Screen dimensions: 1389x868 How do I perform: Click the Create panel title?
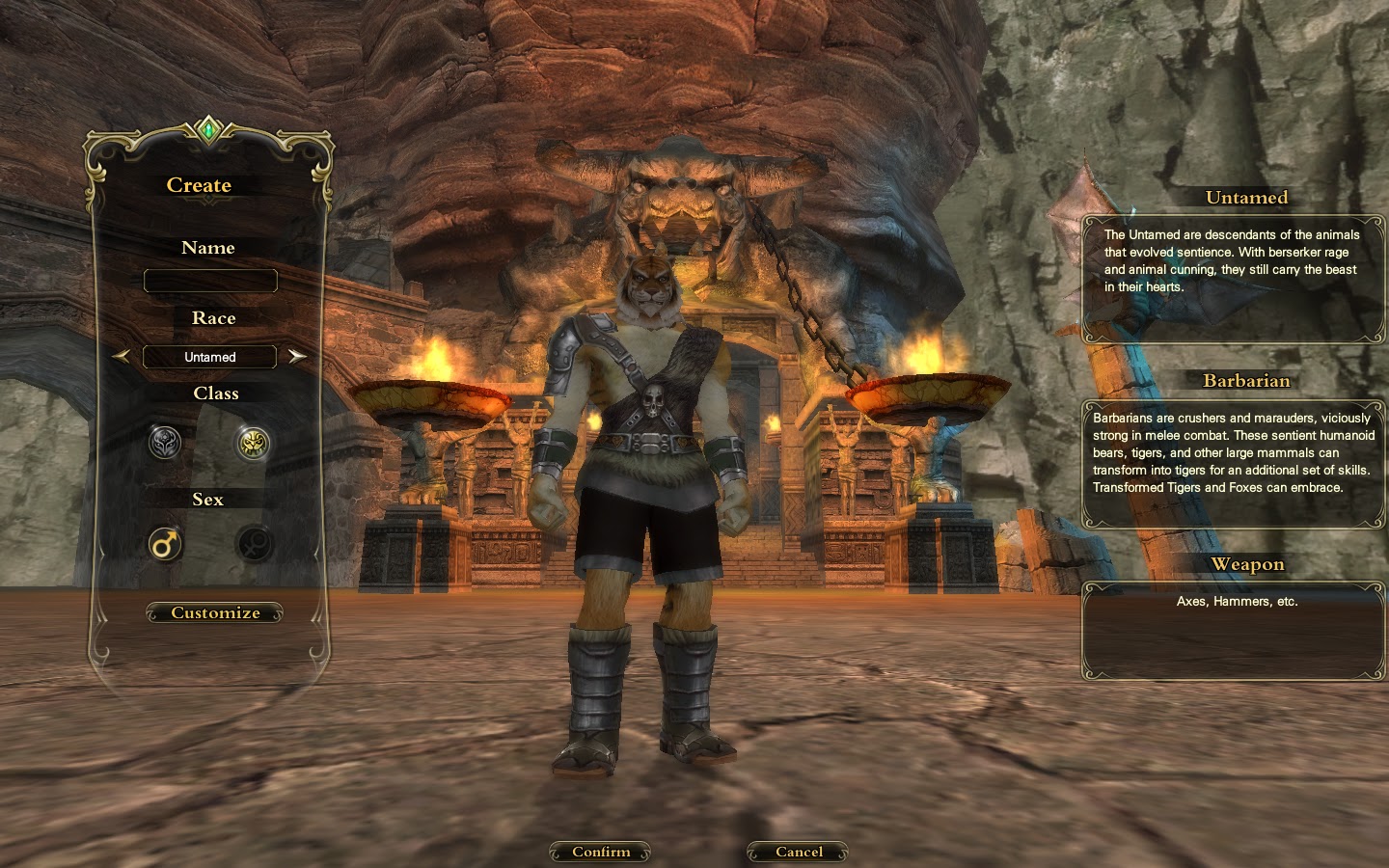[200, 185]
